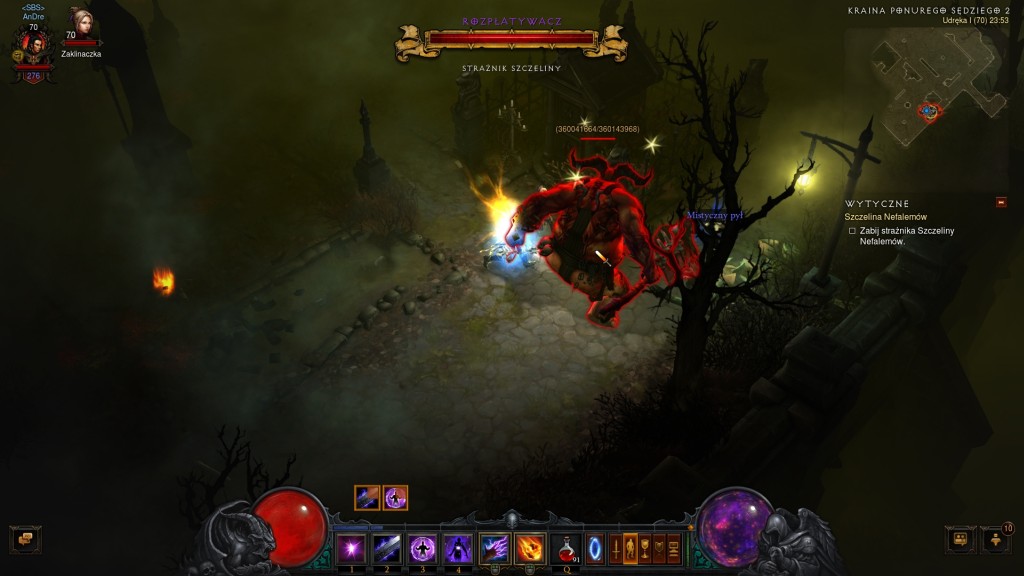Image resolution: width=1024 pixels, height=576 pixels.
Task: Use the fiery meteor skill
Action: pos(530,548)
